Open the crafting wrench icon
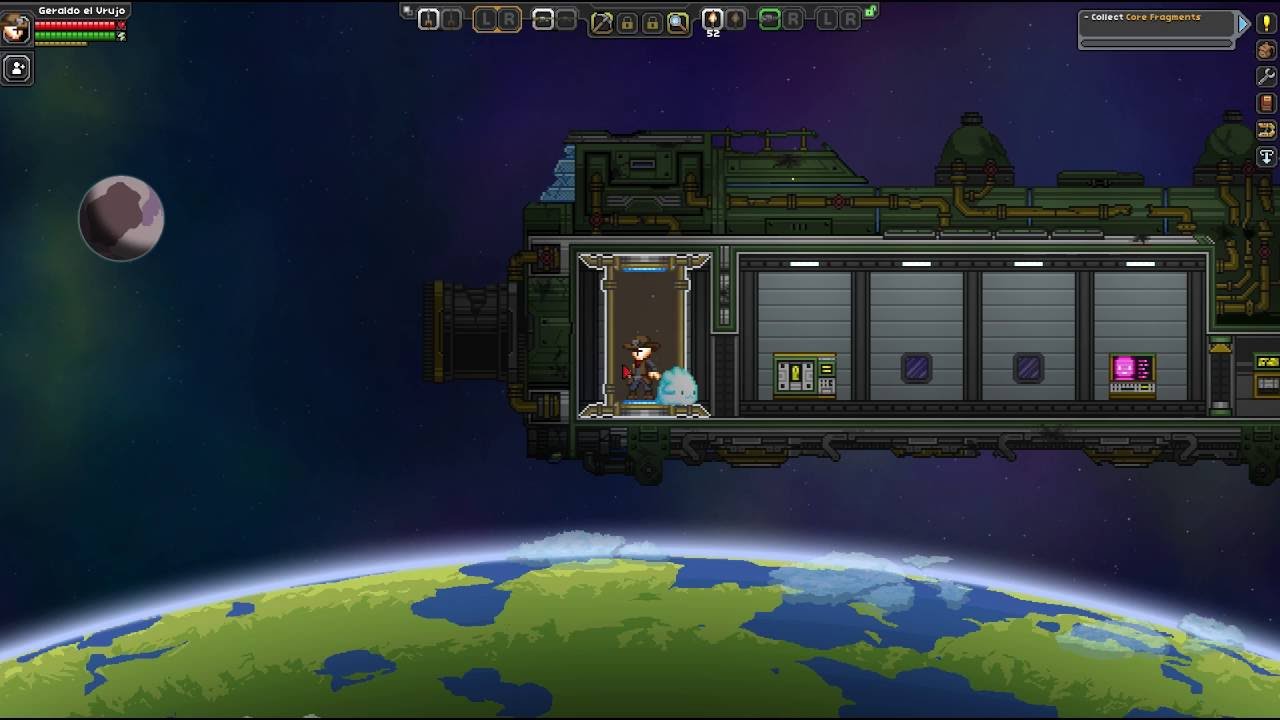The width and height of the screenshot is (1280, 720). 1266,77
